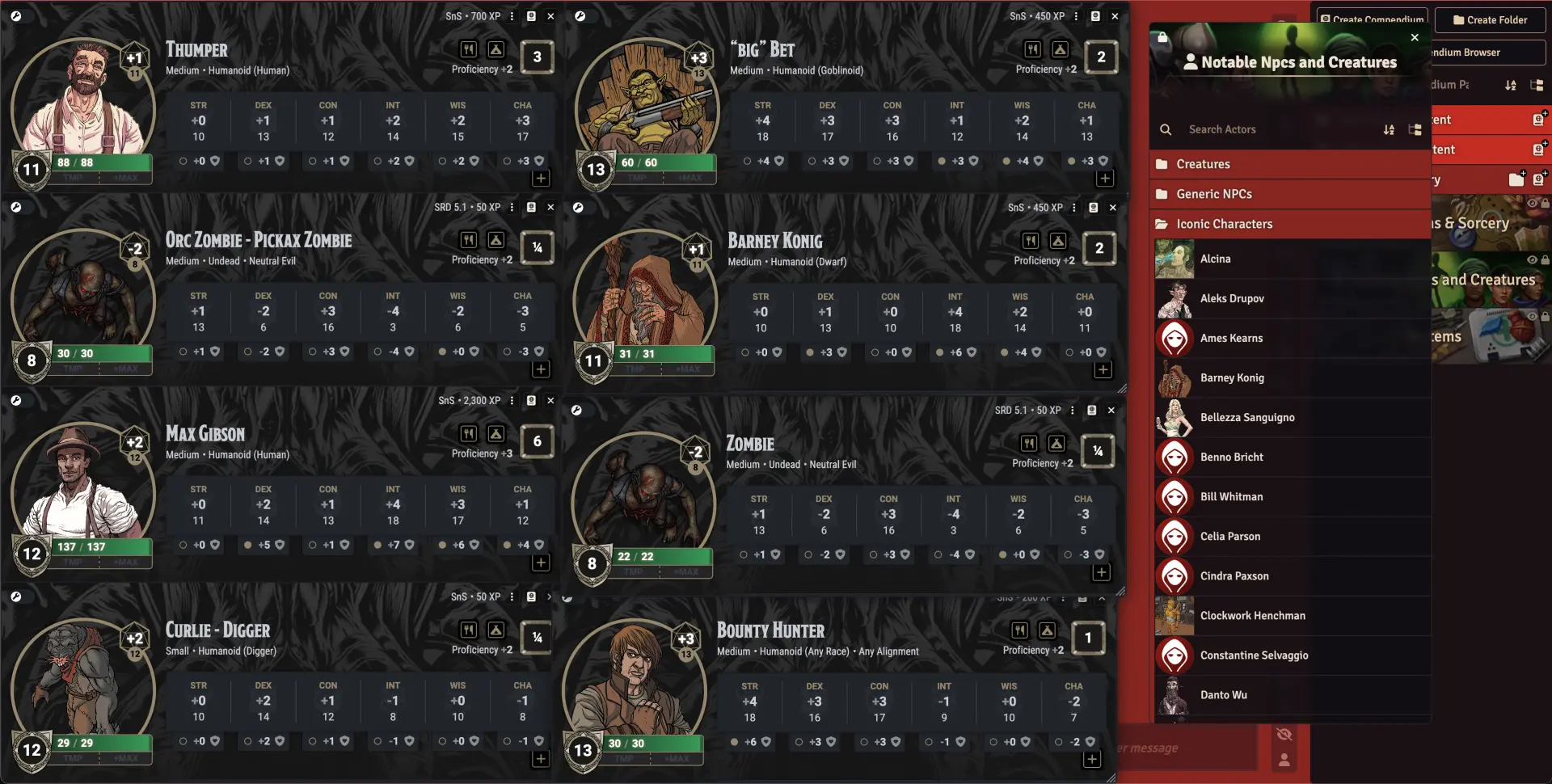Click the Create Folder button
This screenshot has height=784, width=1552.
[x=1490, y=20]
